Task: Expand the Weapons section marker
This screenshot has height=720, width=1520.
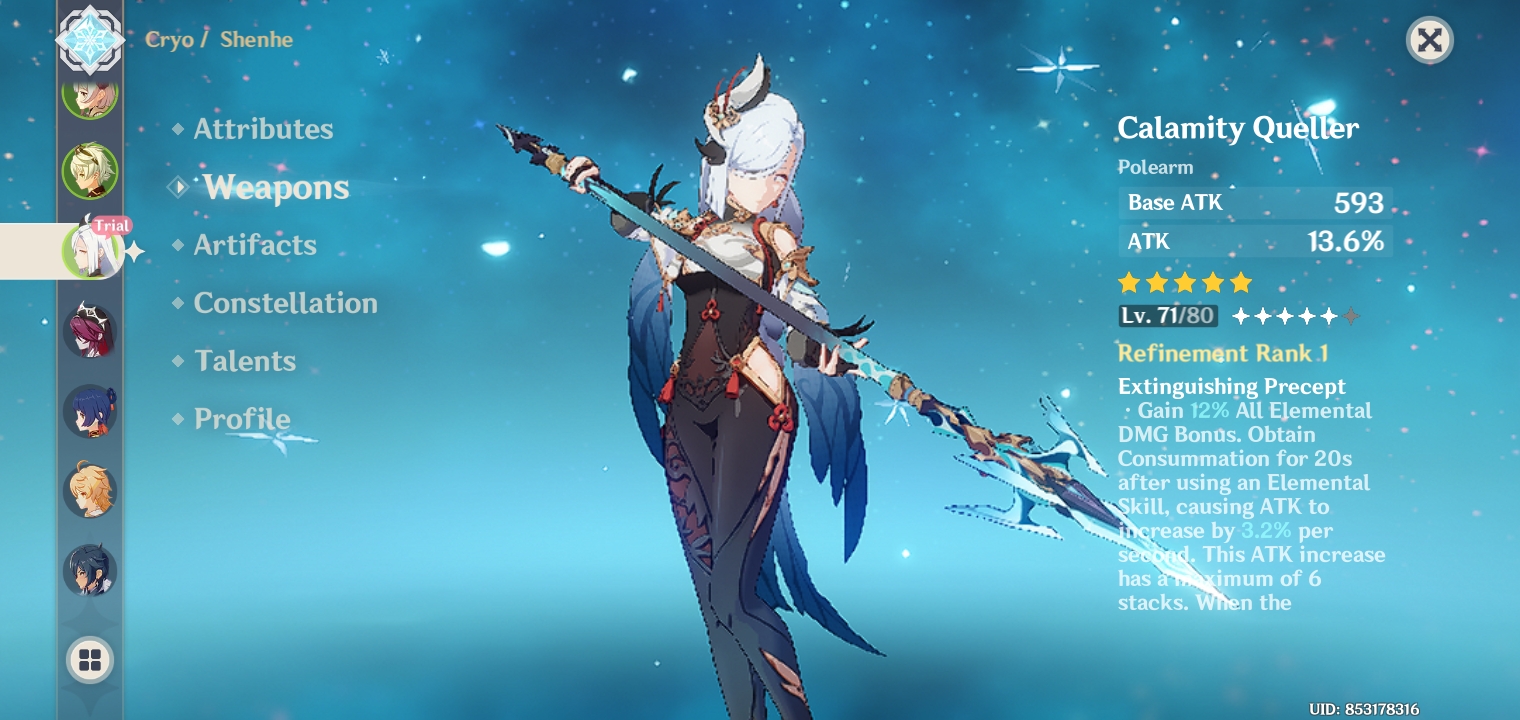Action: click(x=179, y=186)
